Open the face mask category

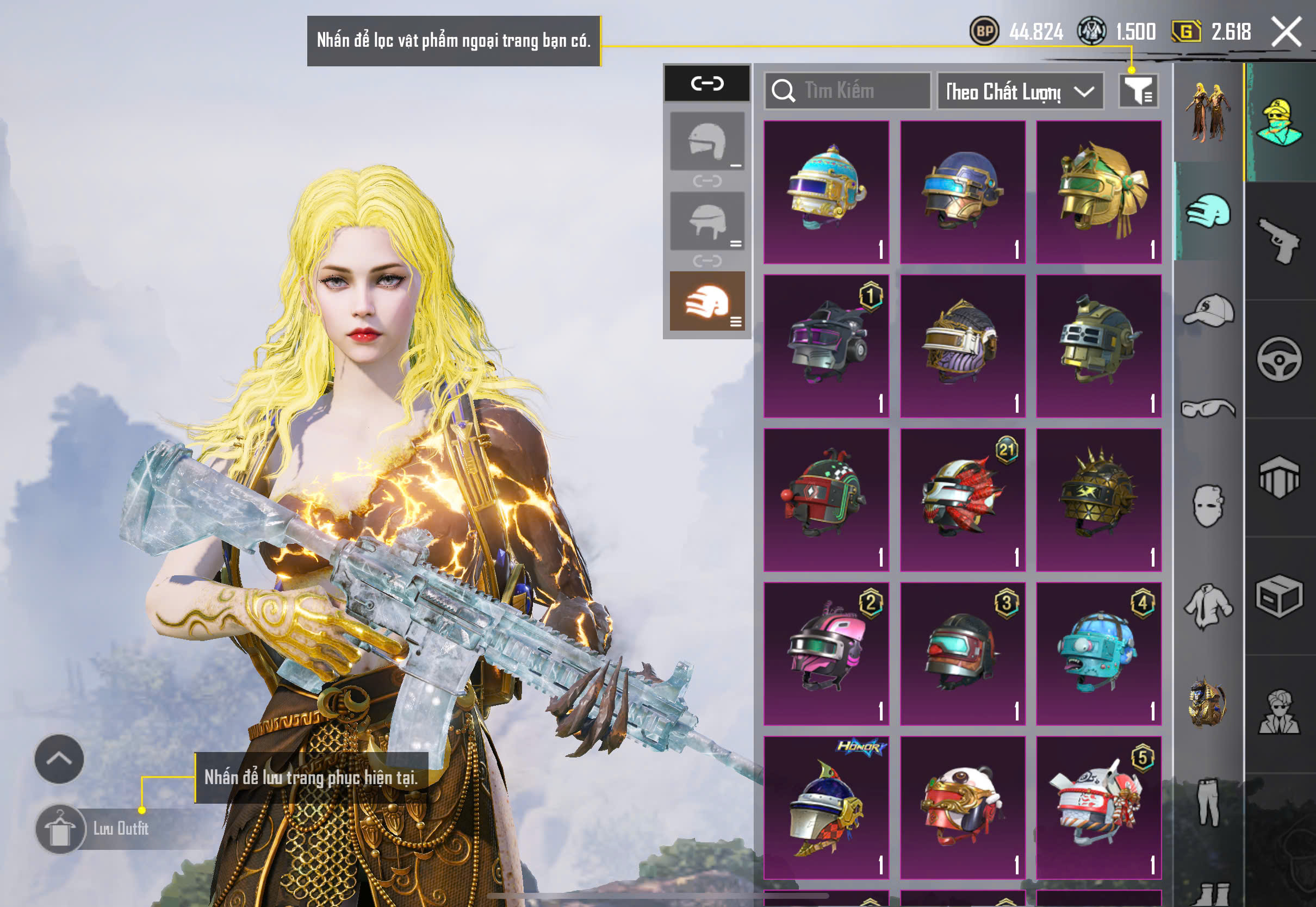pos(1208,506)
